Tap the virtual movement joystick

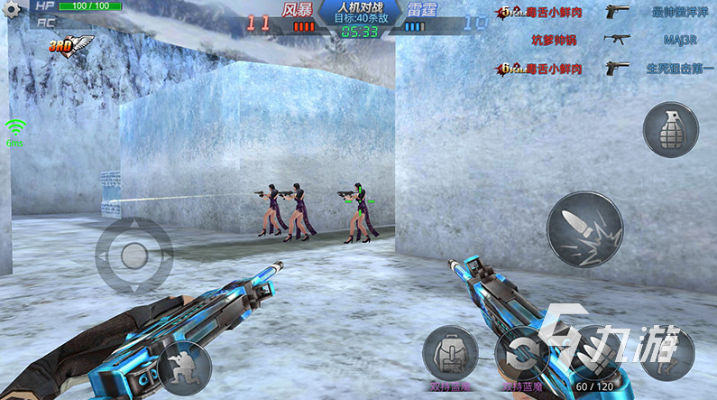point(133,255)
